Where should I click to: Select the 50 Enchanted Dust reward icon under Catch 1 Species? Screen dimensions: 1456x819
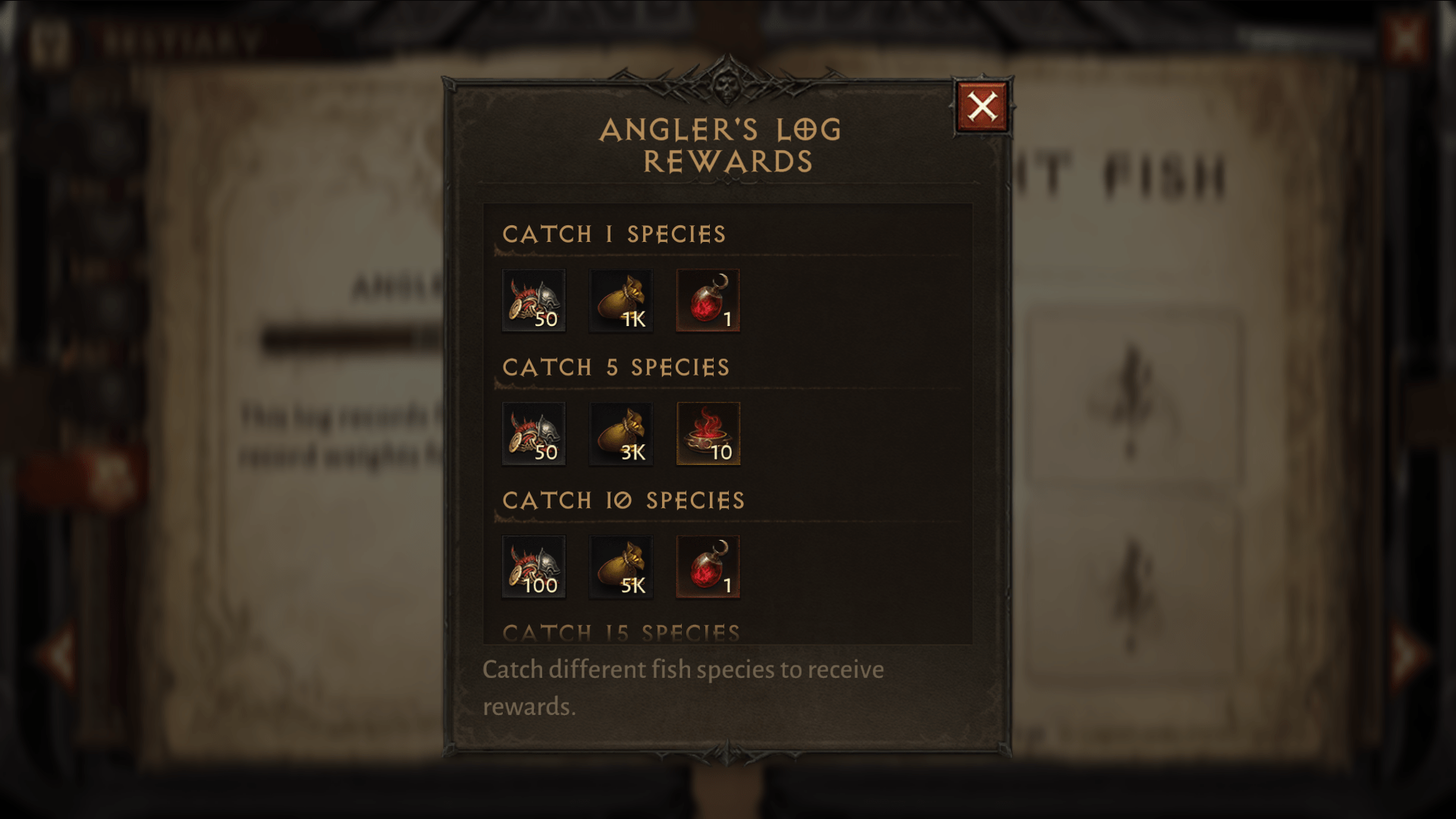click(534, 300)
